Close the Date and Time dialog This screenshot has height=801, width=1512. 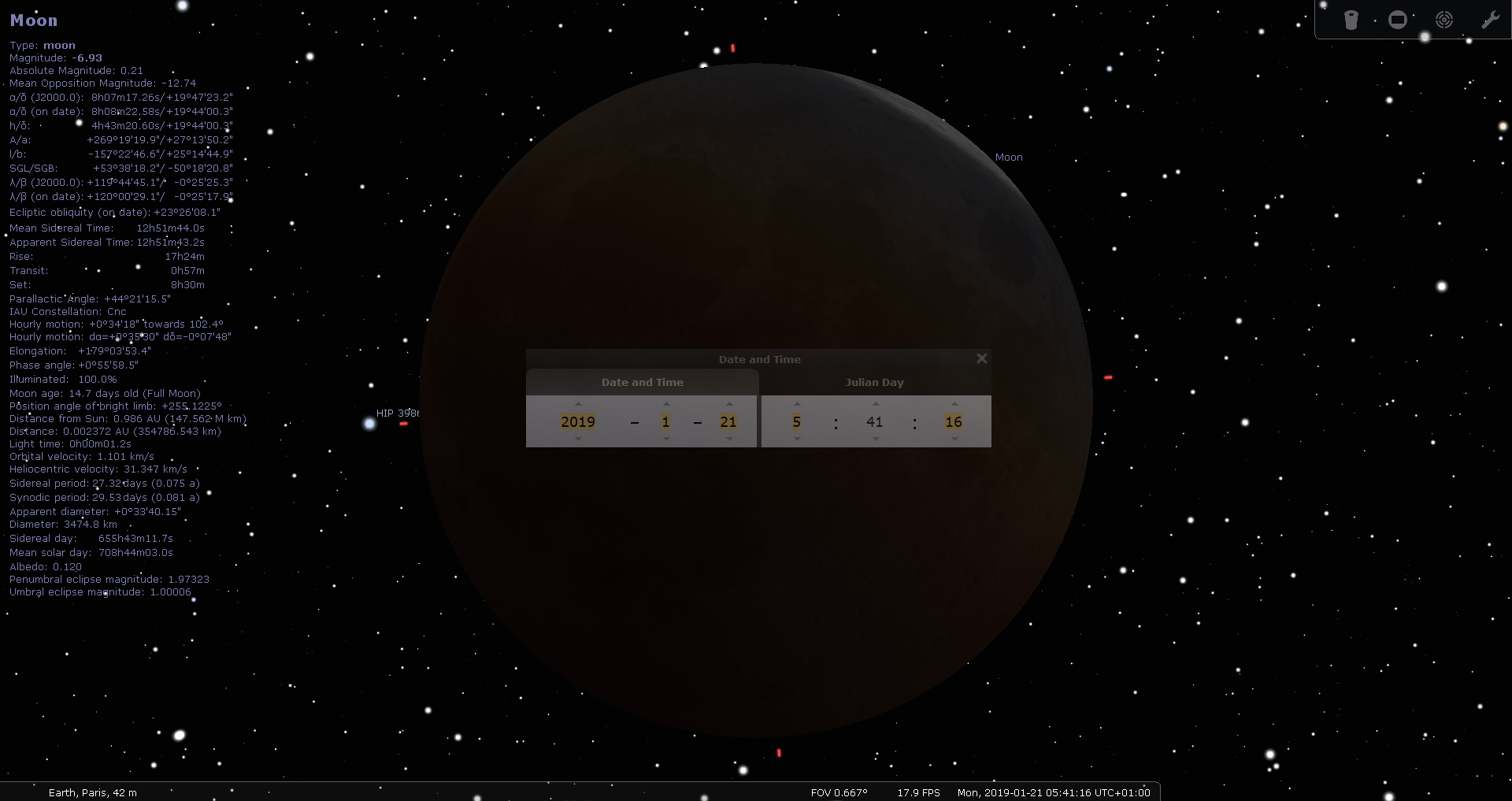click(981, 358)
